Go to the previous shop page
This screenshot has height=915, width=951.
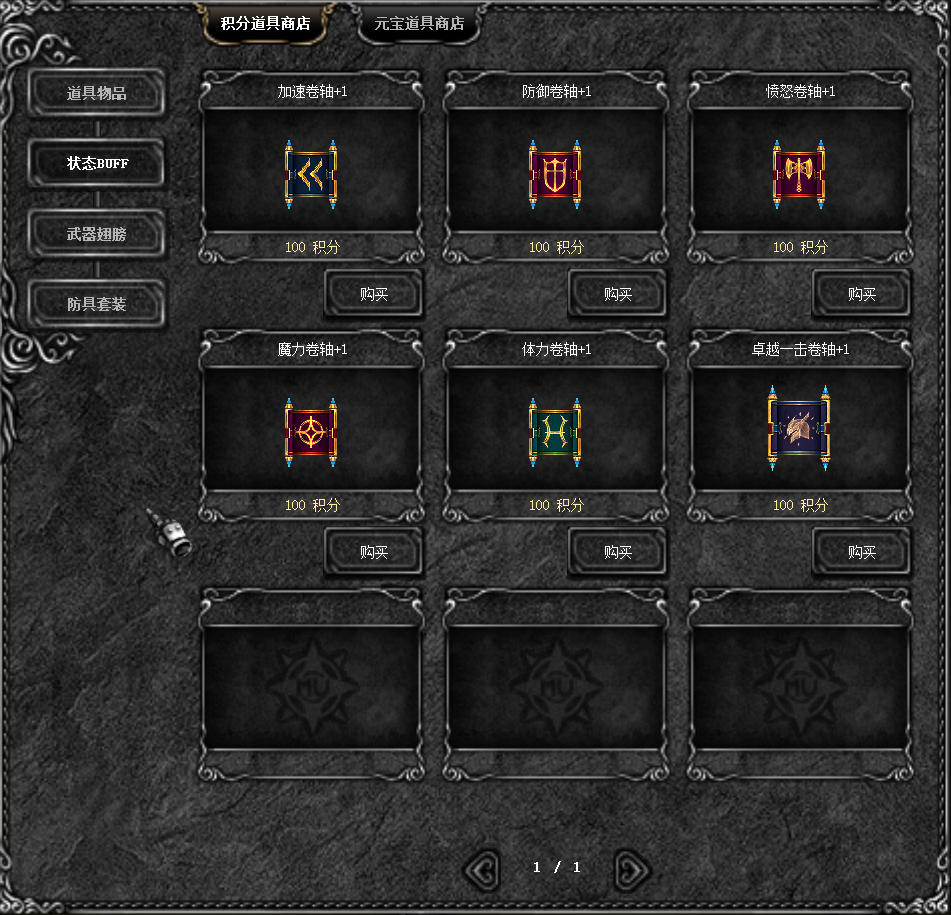coord(482,869)
